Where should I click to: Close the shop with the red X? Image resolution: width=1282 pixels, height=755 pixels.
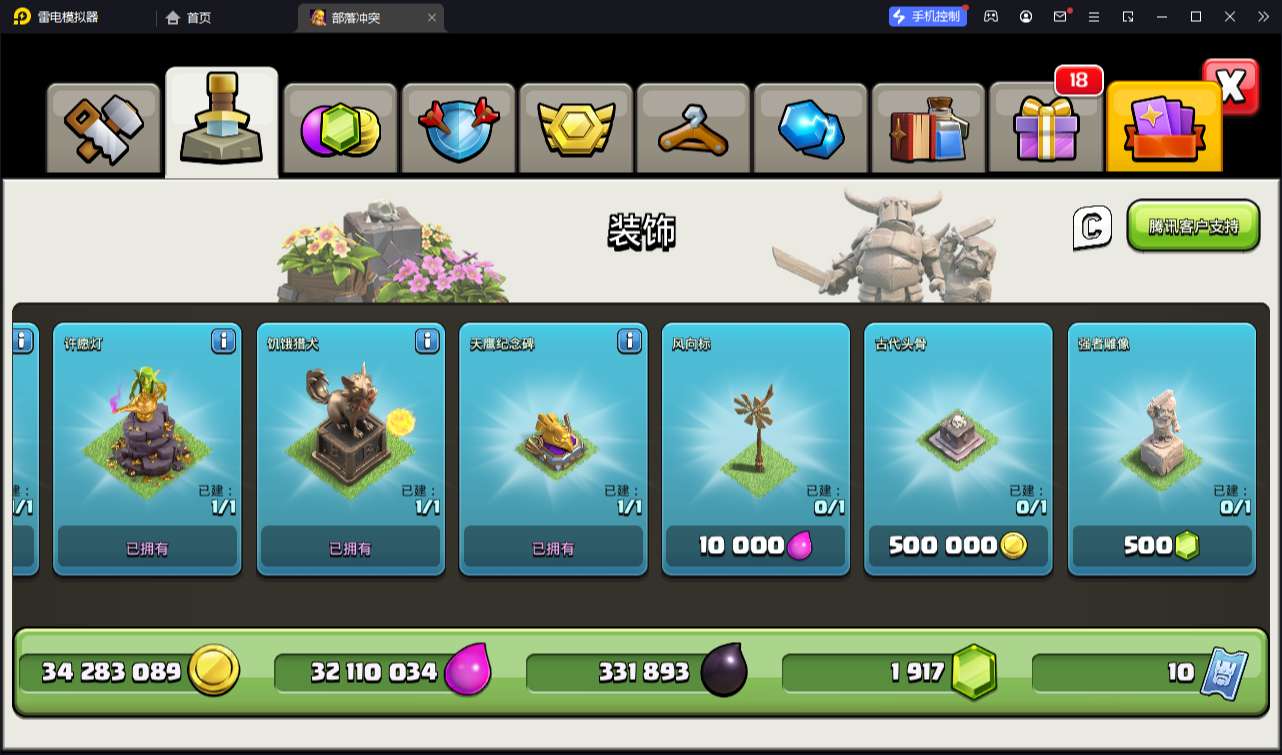1230,87
